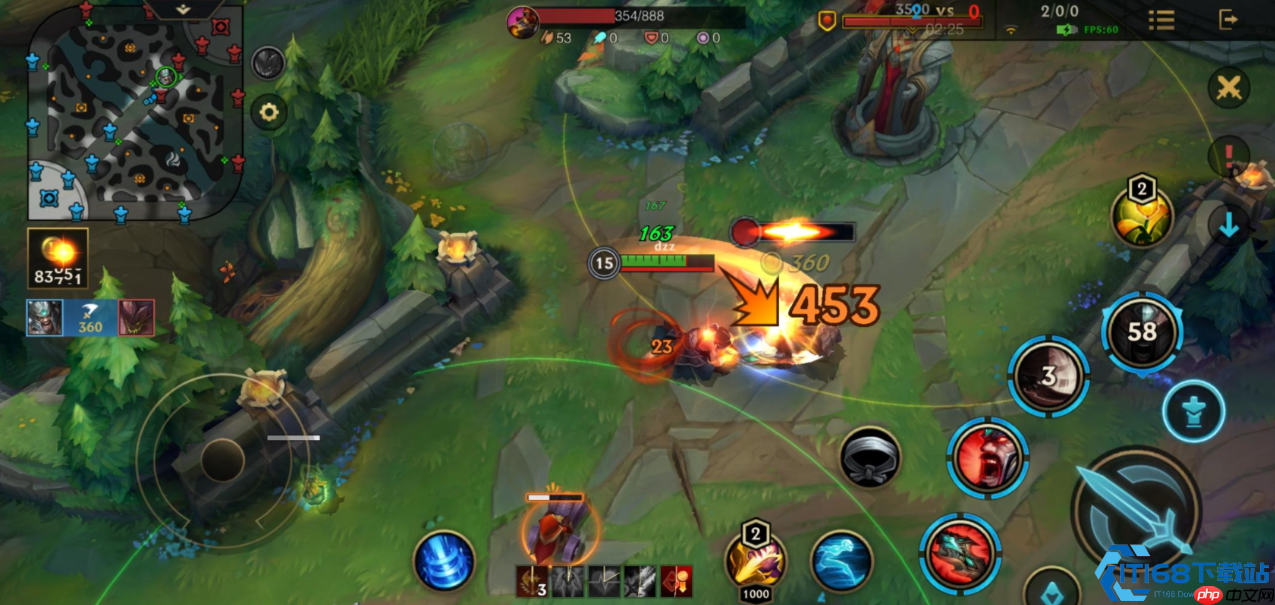Cast the red screaming face ability
Viewport: 1275px width, 605px height.
pos(988,458)
